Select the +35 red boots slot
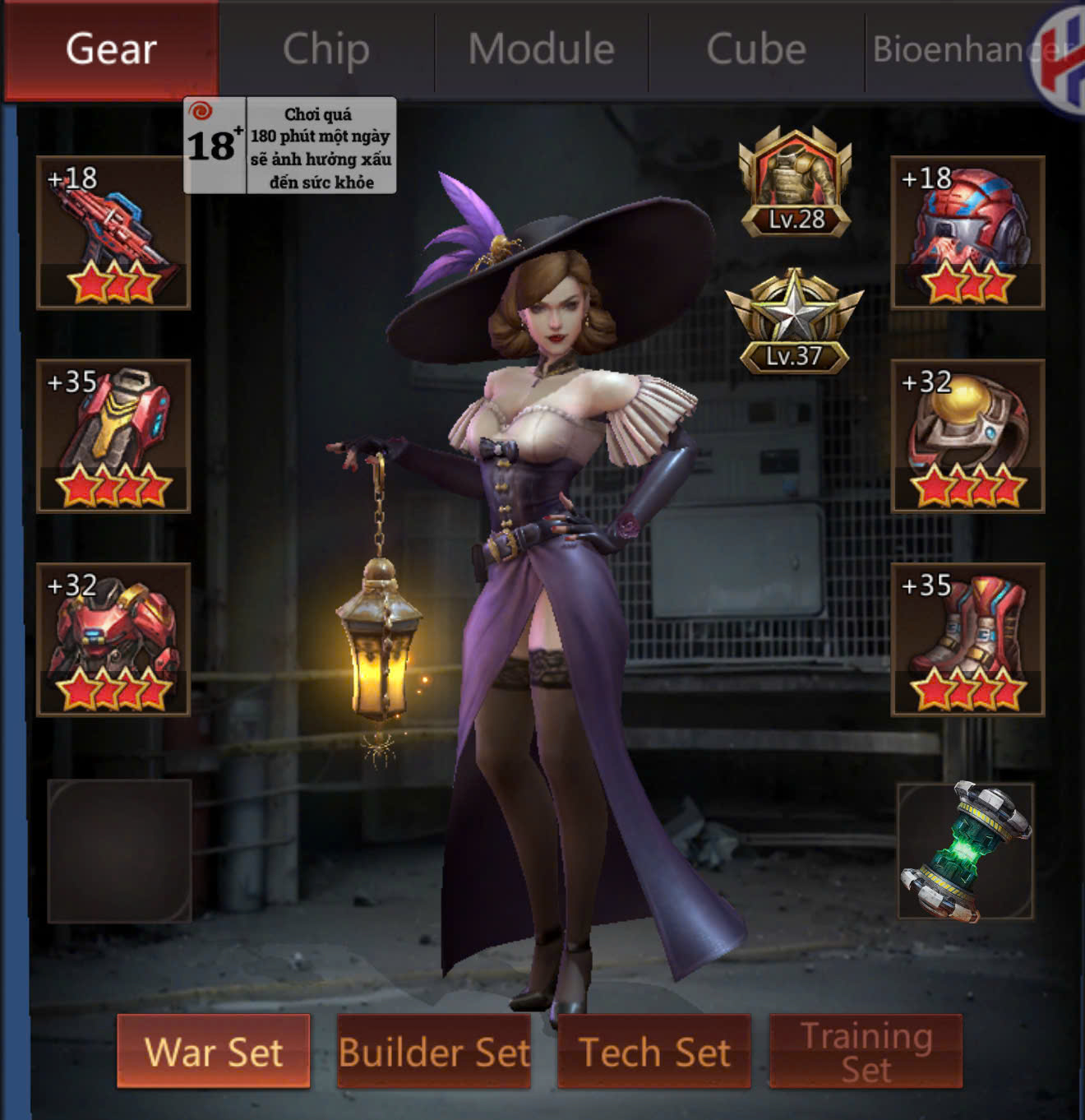The height and width of the screenshot is (1120, 1085). [x=967, y=639]
